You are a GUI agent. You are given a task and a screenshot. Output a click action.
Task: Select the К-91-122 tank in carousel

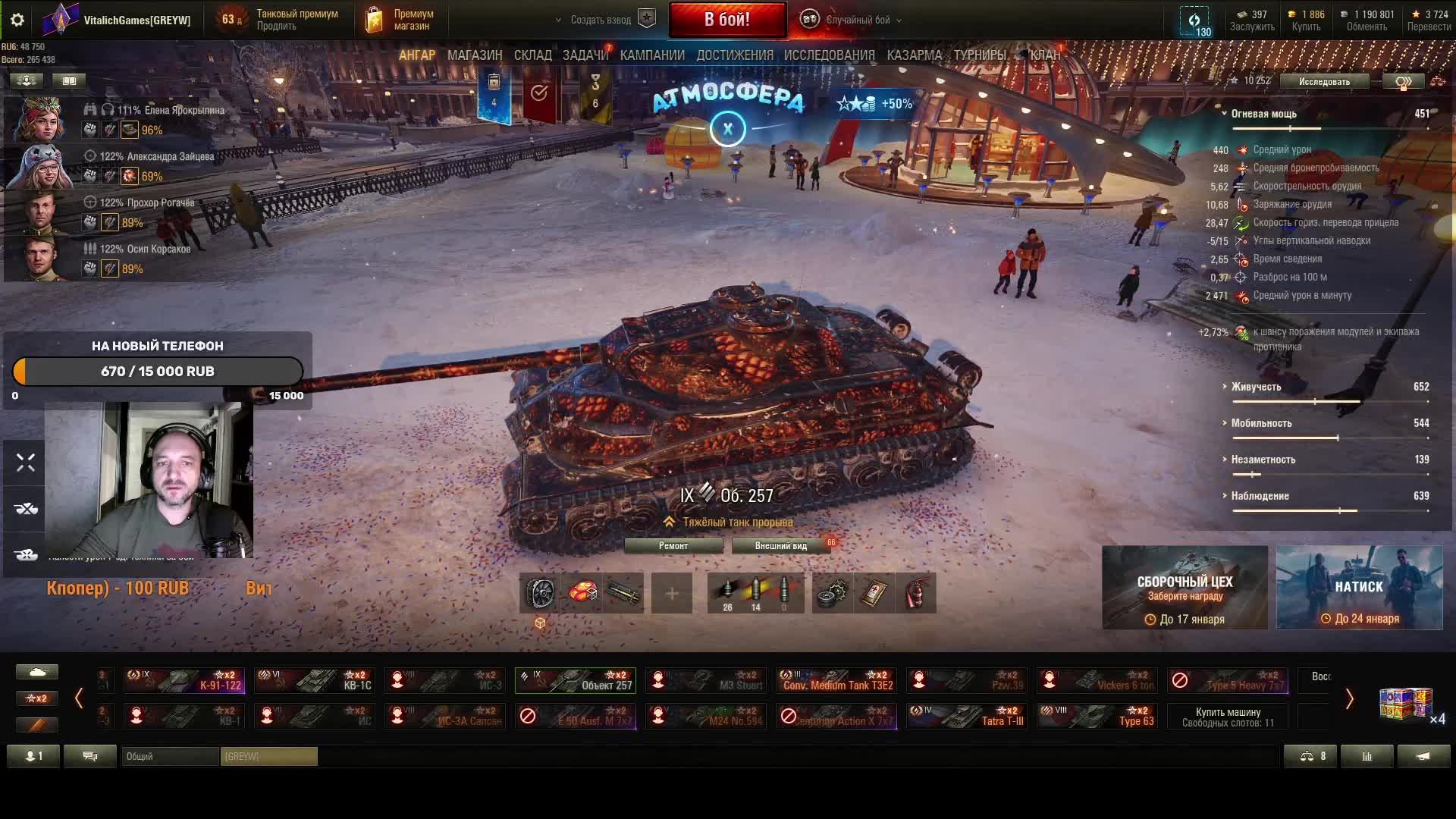(184, 680)
